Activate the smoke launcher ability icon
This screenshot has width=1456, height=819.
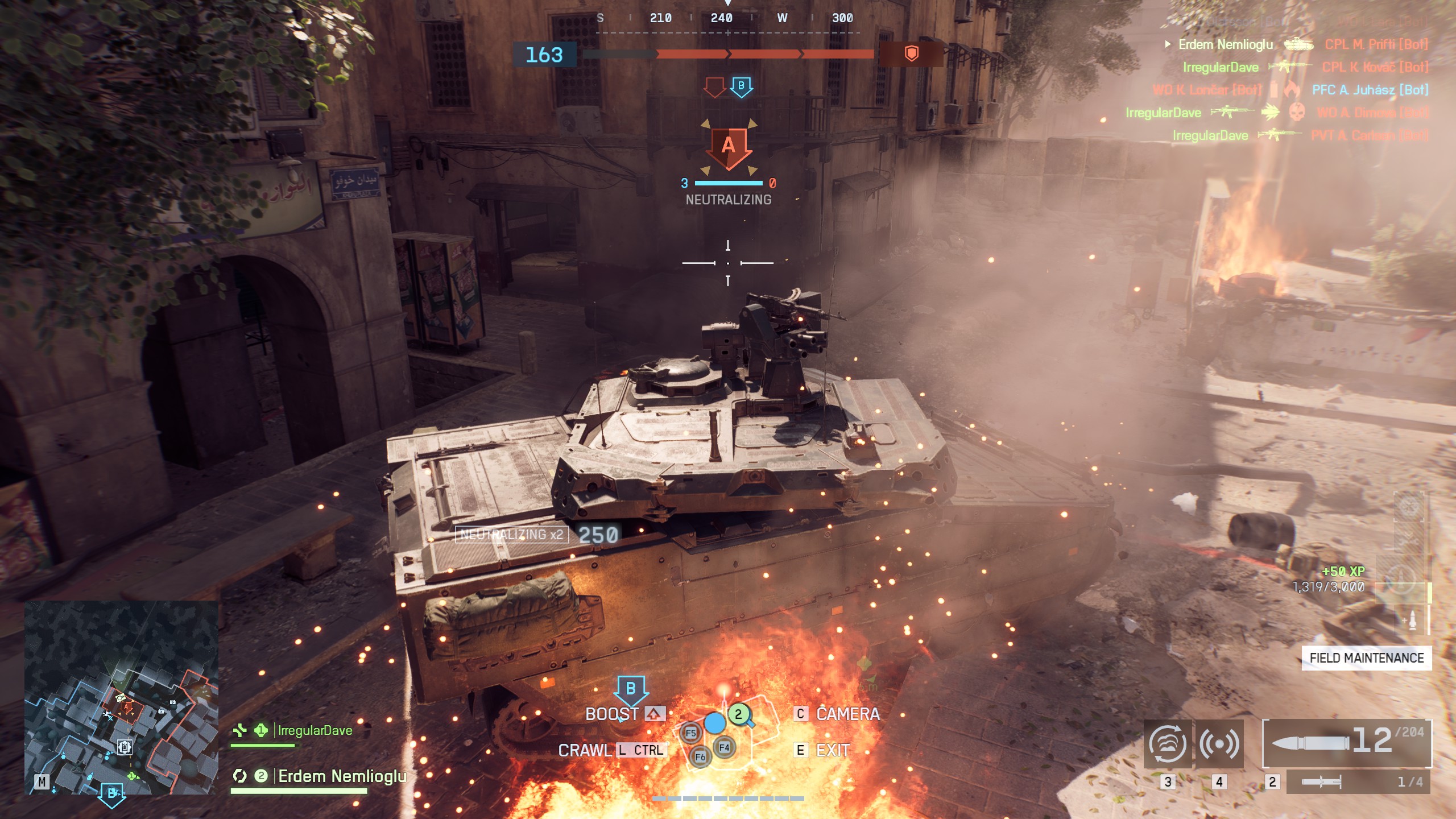point(1167,744)
